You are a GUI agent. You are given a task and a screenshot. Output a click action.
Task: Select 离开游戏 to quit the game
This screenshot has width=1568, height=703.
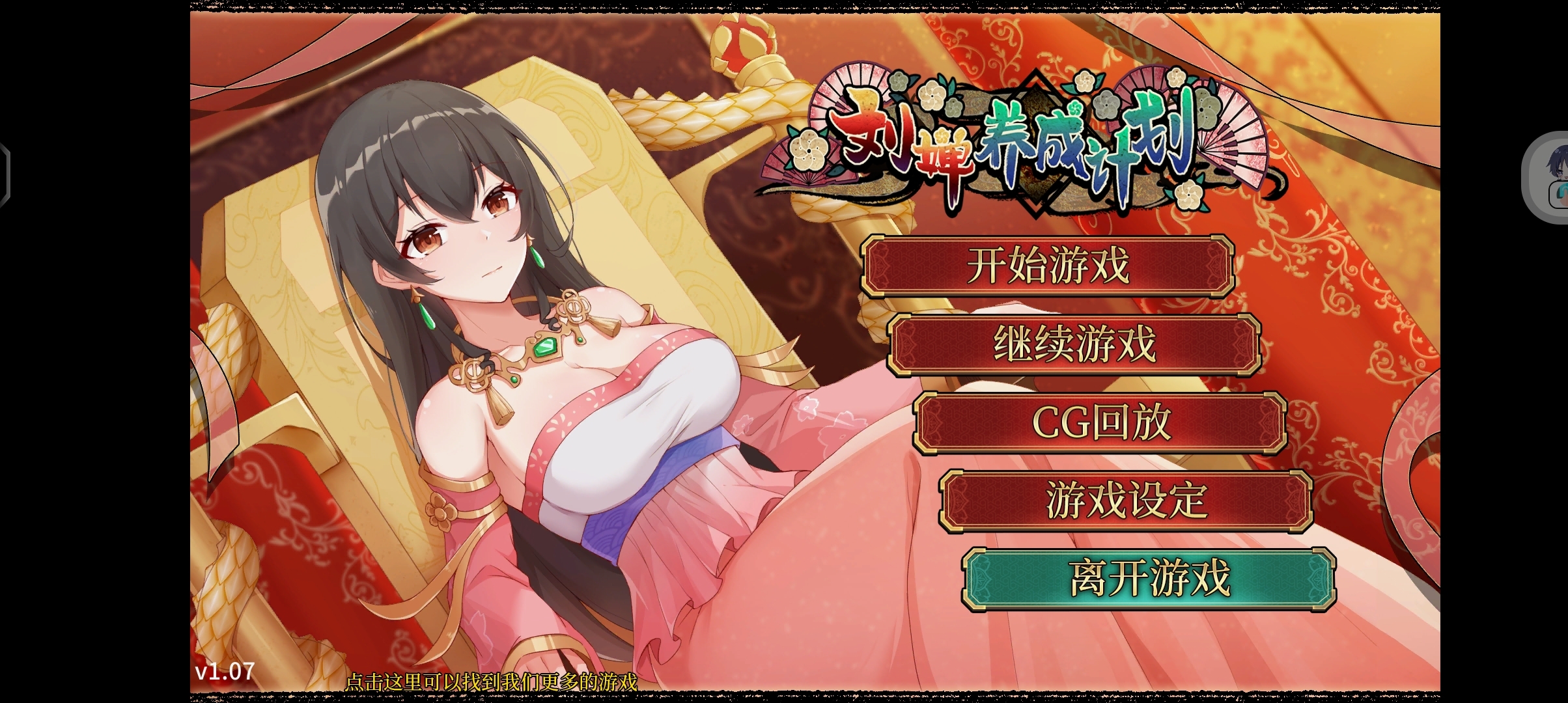click(x=1149, y=579)
